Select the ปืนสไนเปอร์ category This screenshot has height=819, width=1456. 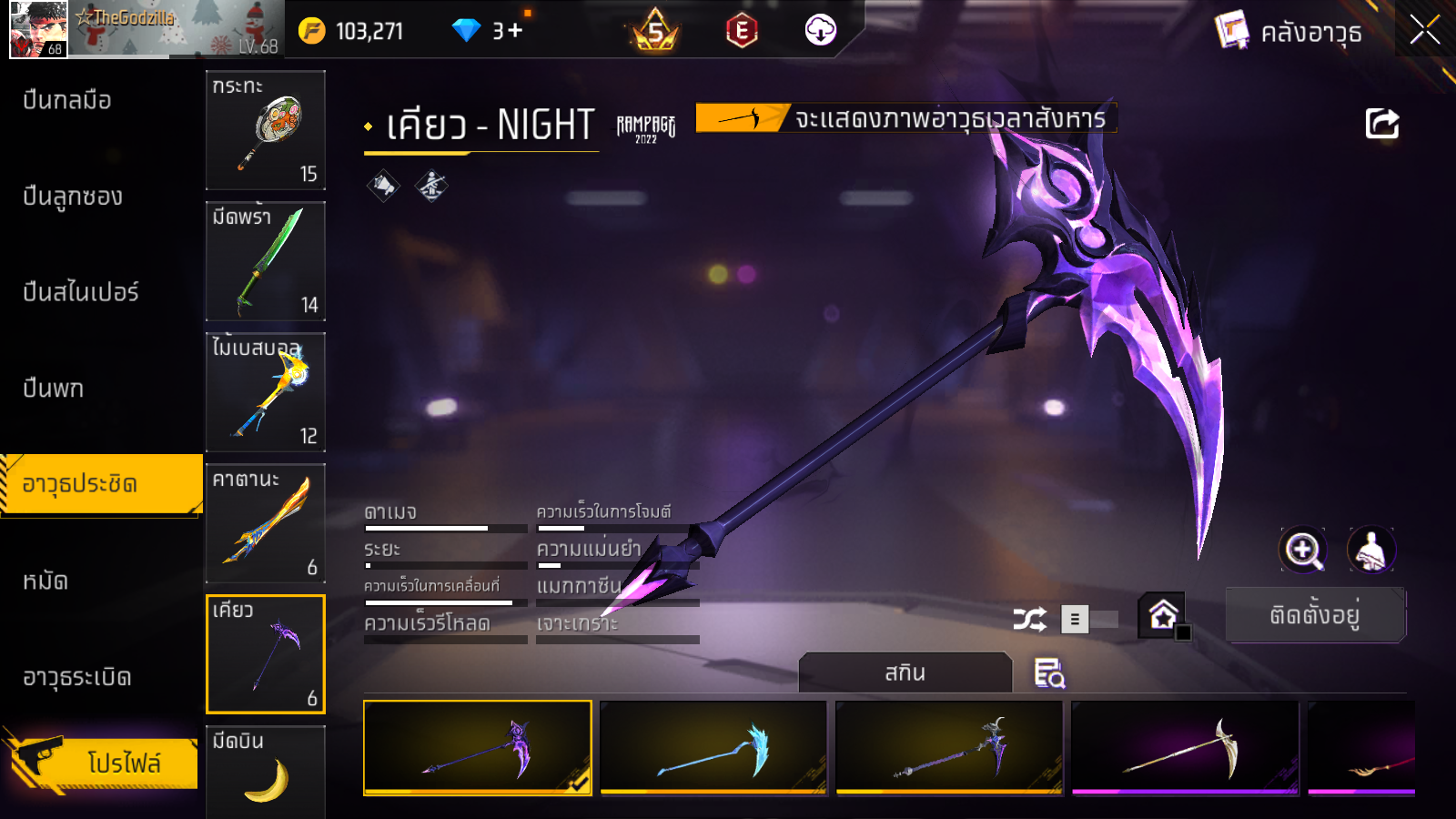pyautogui.click(x=81, y=292)
